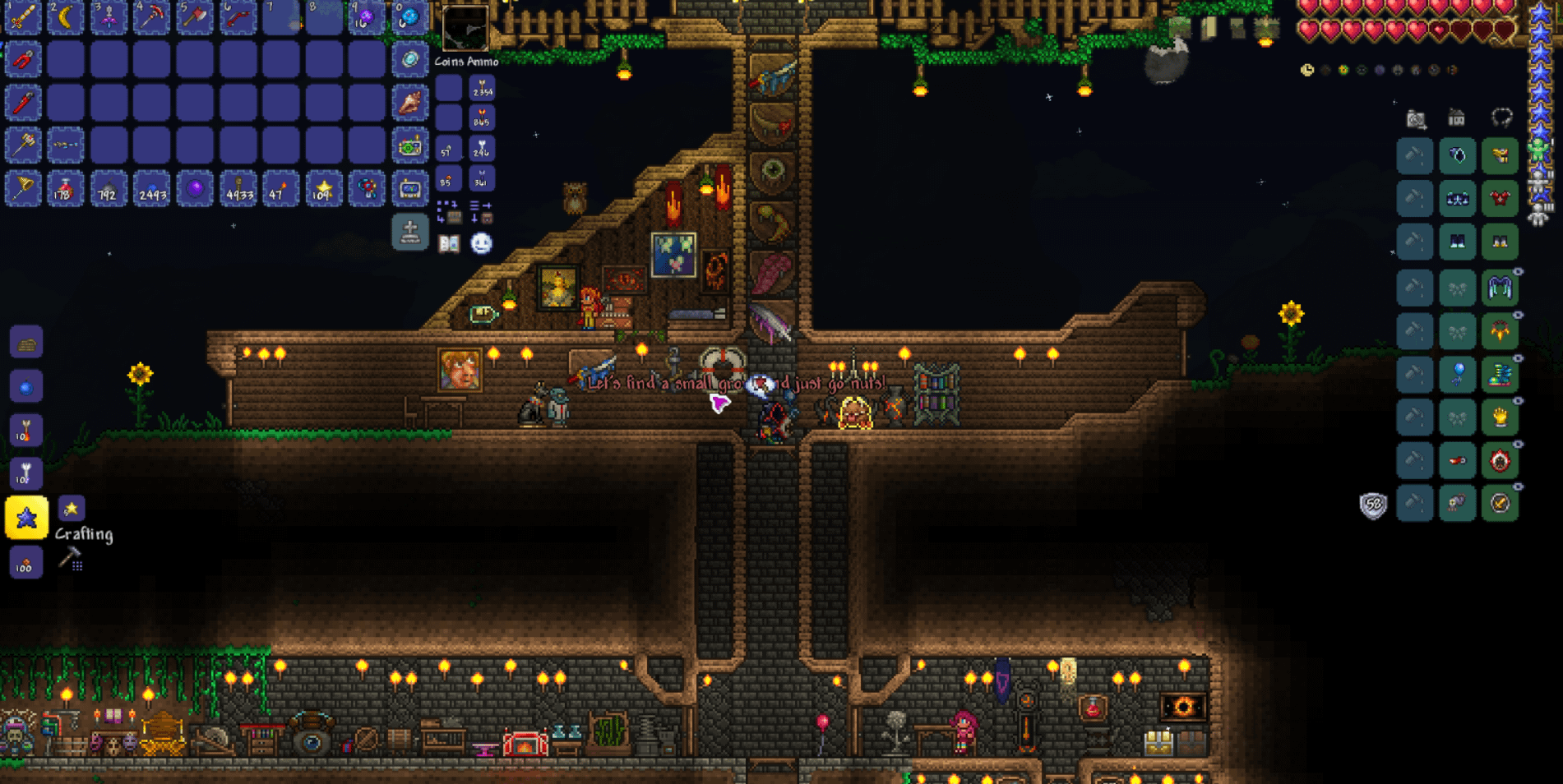Craft the highlighted mana crystal recipe

pos(26,518)
